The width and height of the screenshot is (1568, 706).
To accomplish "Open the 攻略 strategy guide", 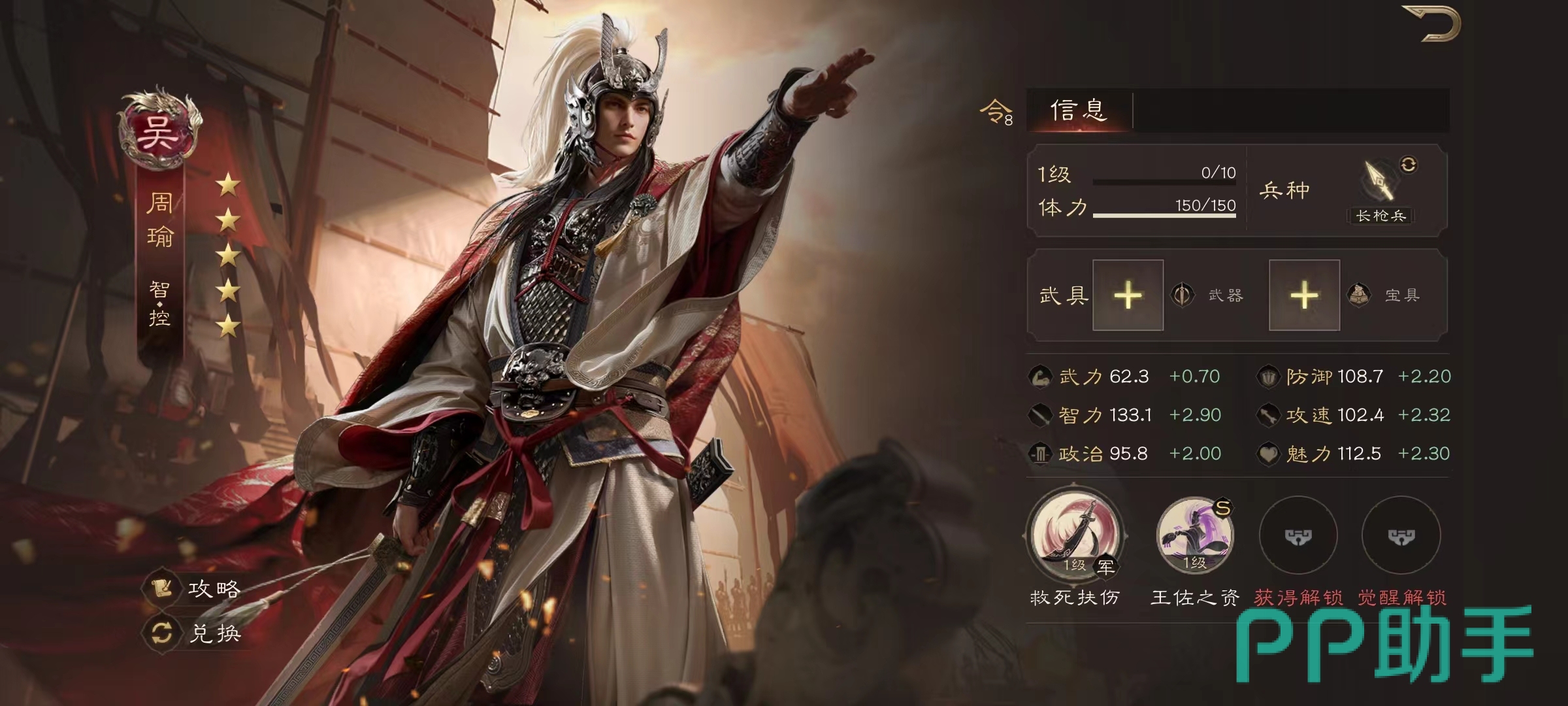I will (x=195, y=589).
